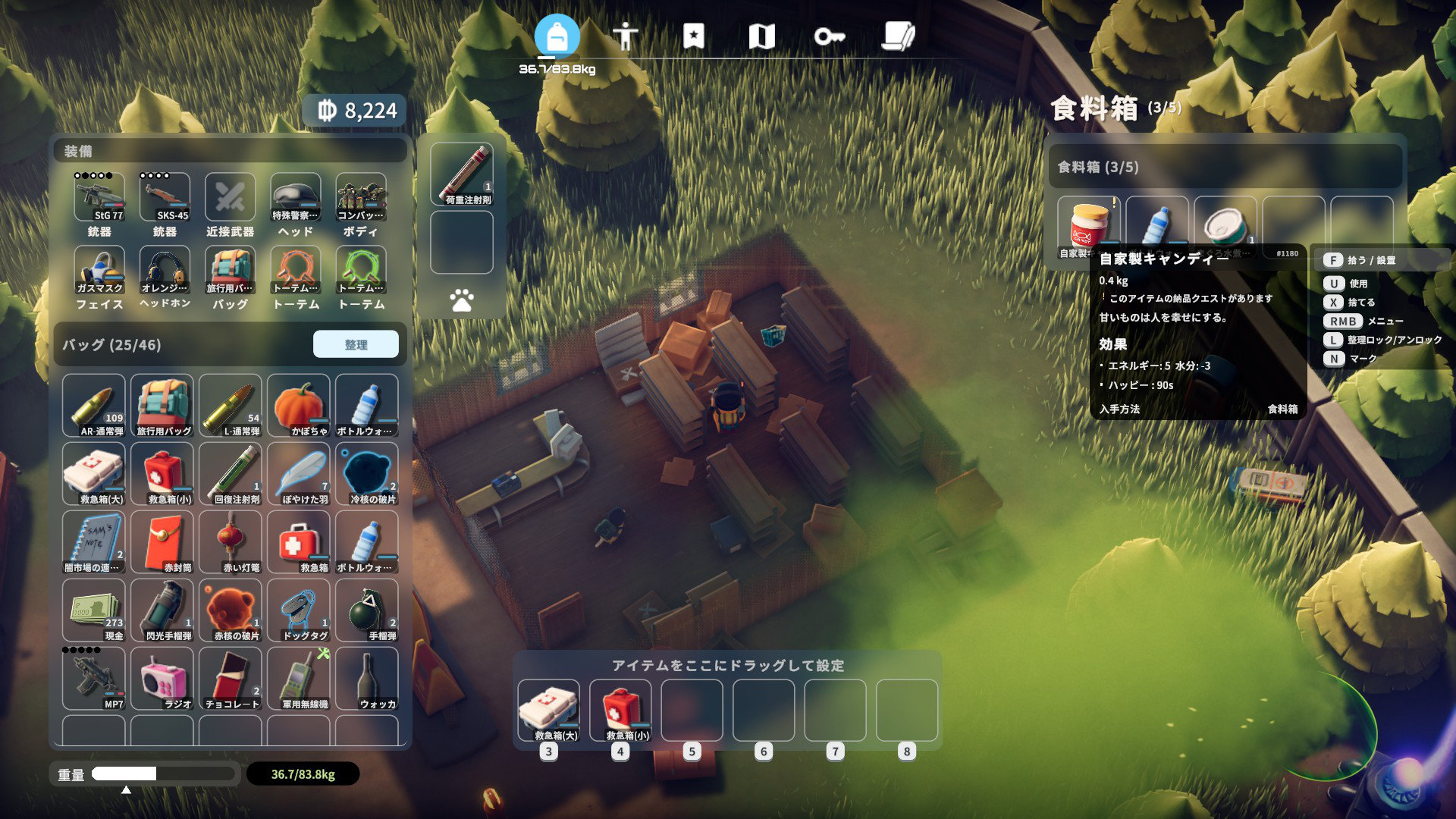
Task: Open the bookmarked quests tab
Action: click(693, 36)
